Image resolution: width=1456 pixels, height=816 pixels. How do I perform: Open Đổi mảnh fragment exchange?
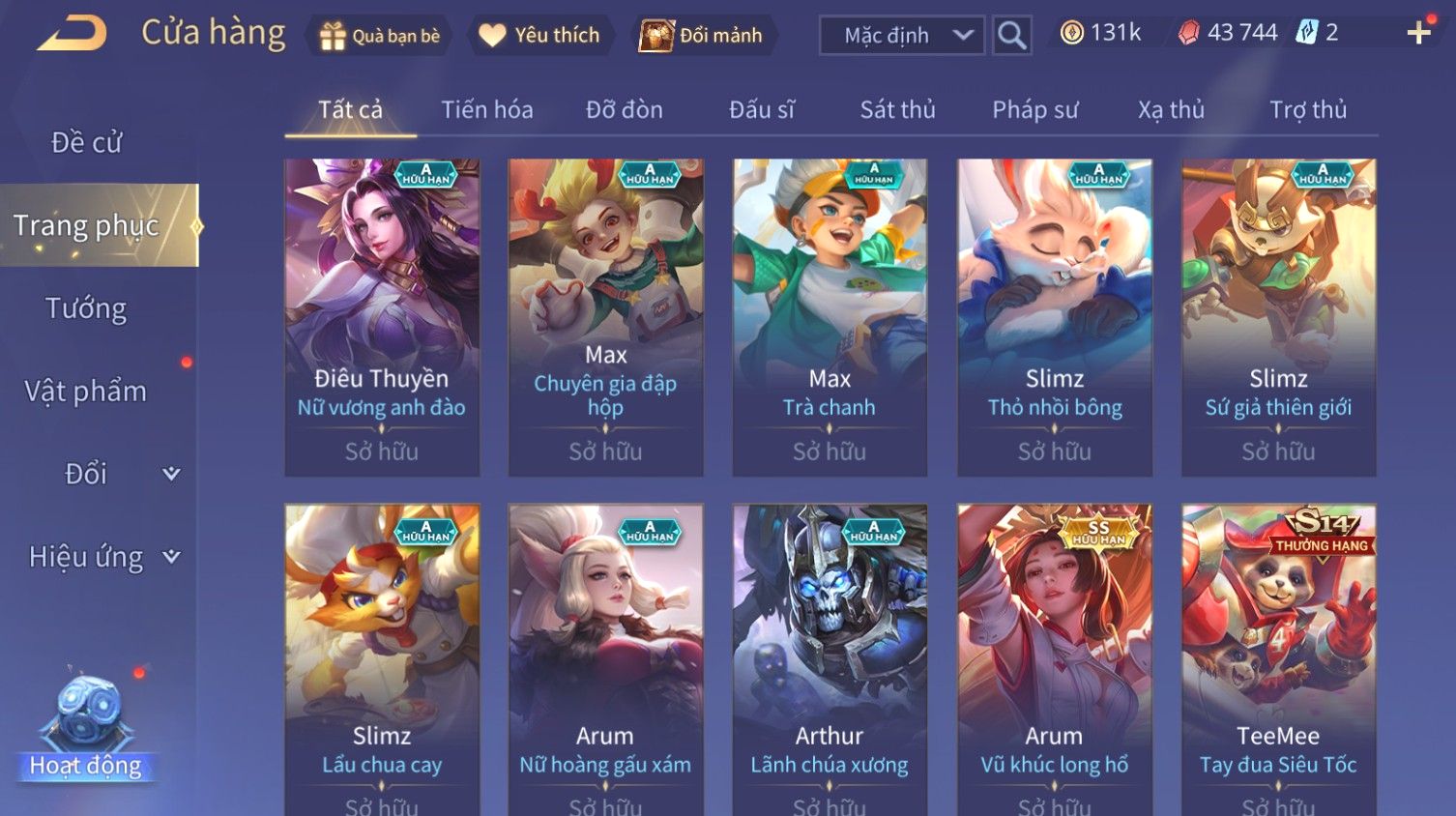point(701,36)
